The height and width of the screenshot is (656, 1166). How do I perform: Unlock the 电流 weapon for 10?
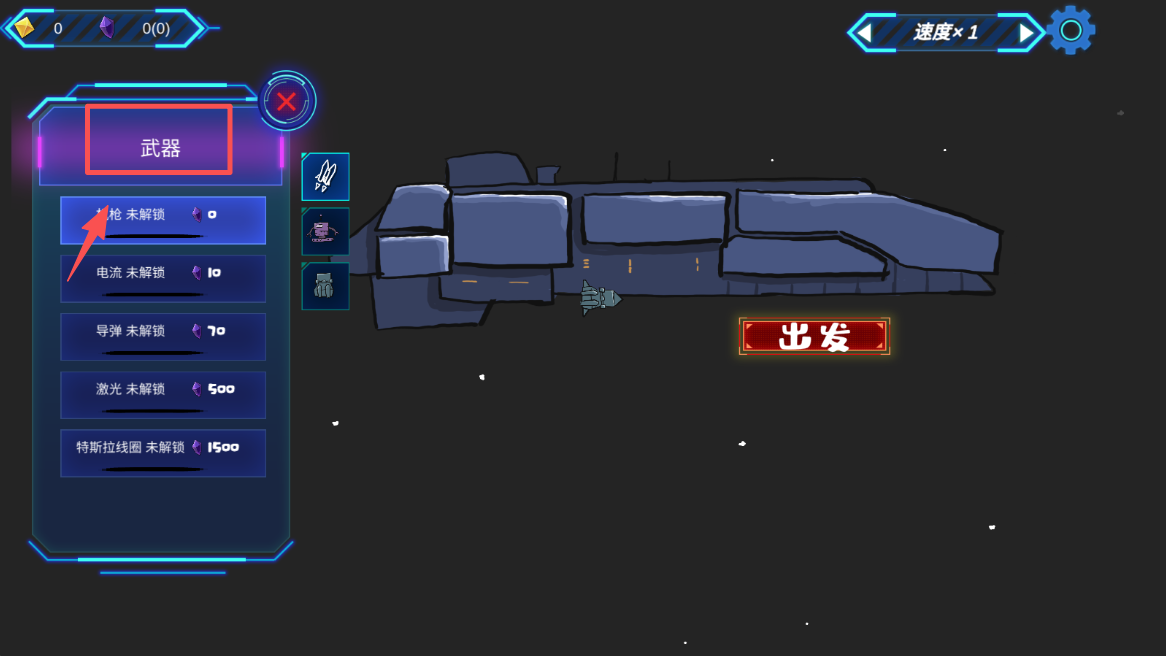(x=163, y=278)
